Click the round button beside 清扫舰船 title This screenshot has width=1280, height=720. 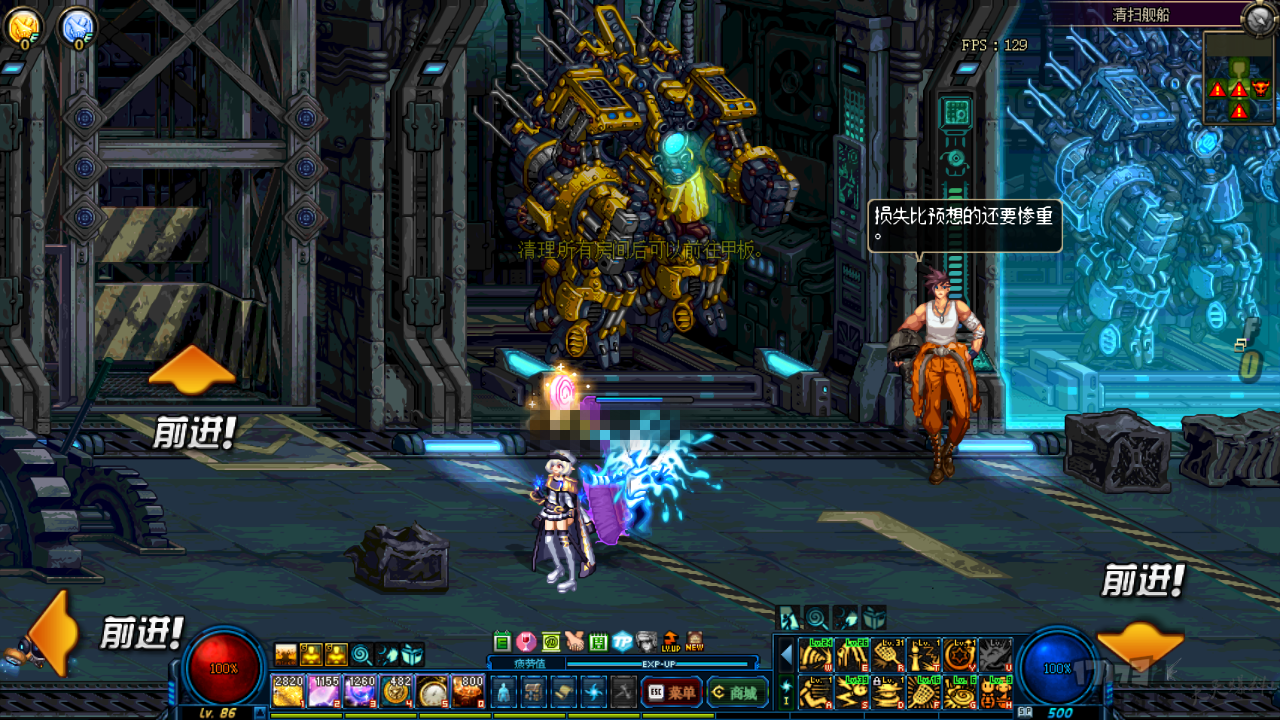[1258, 17]
